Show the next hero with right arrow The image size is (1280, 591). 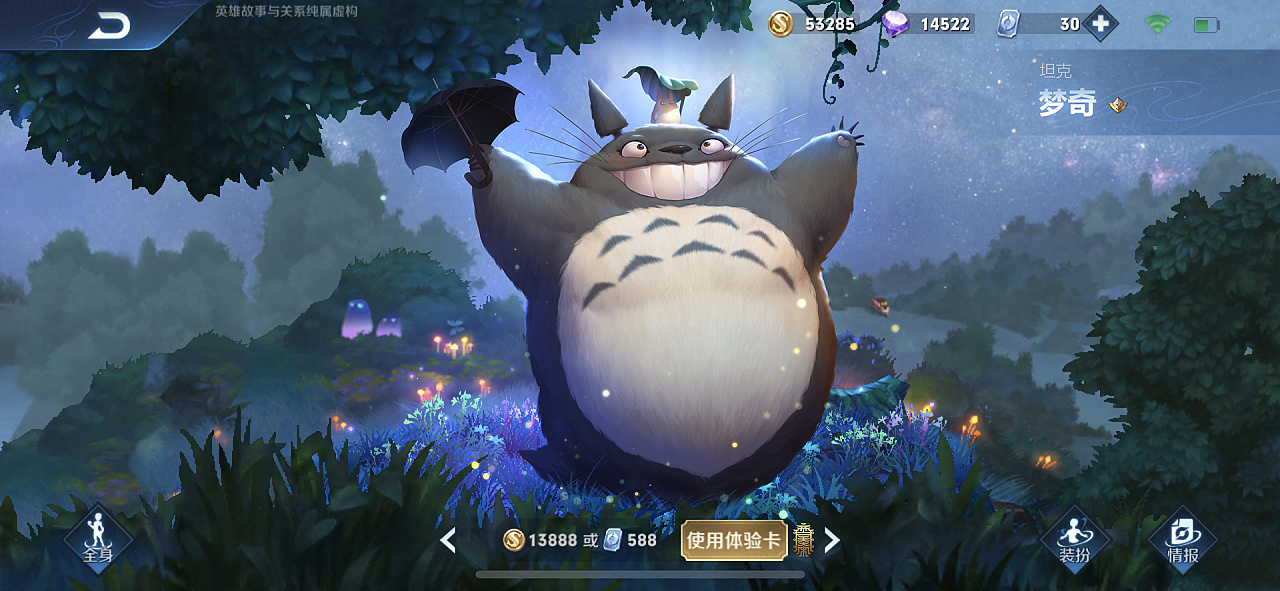tap(831, 541)
